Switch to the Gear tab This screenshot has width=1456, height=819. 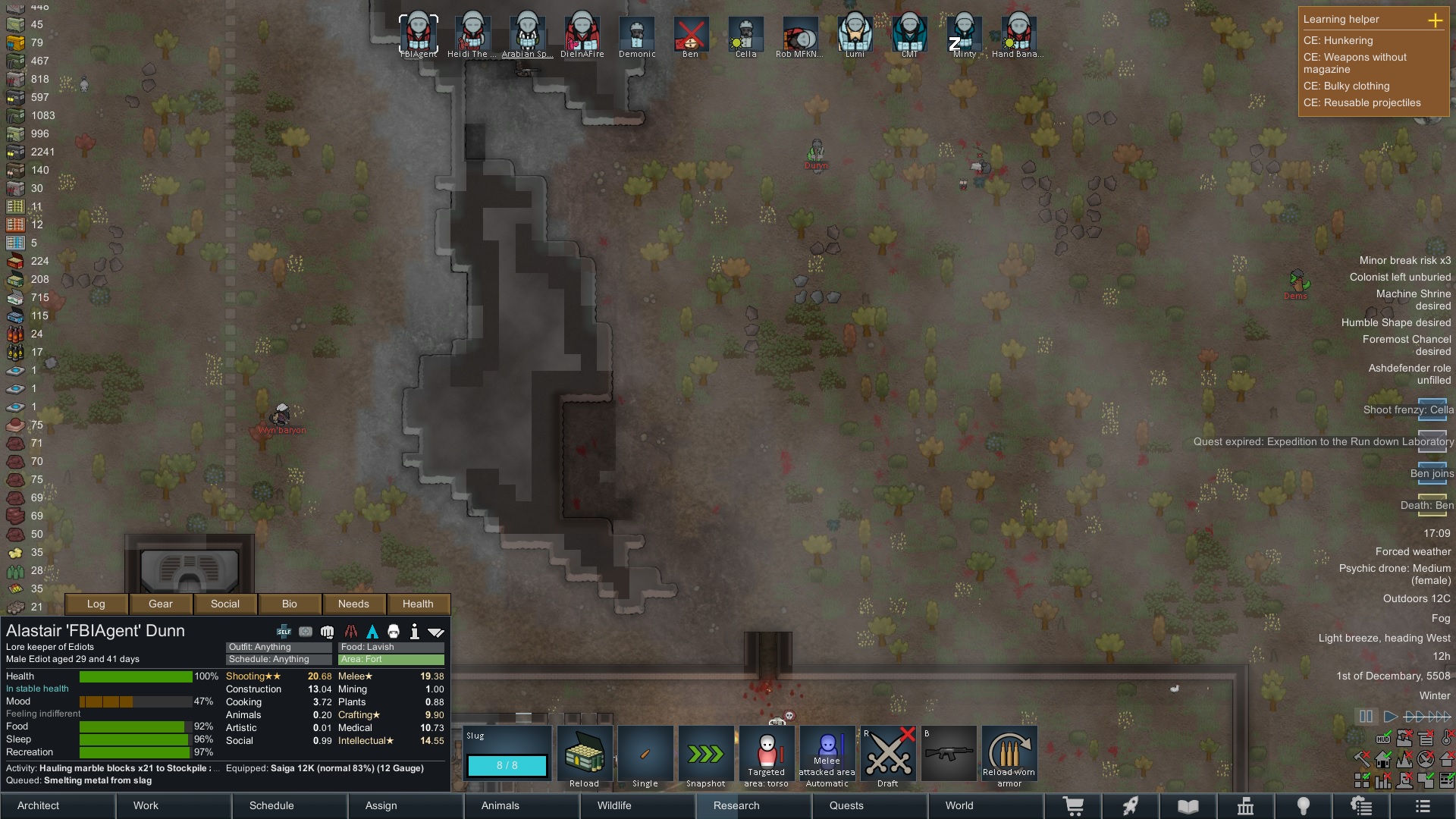160,604
